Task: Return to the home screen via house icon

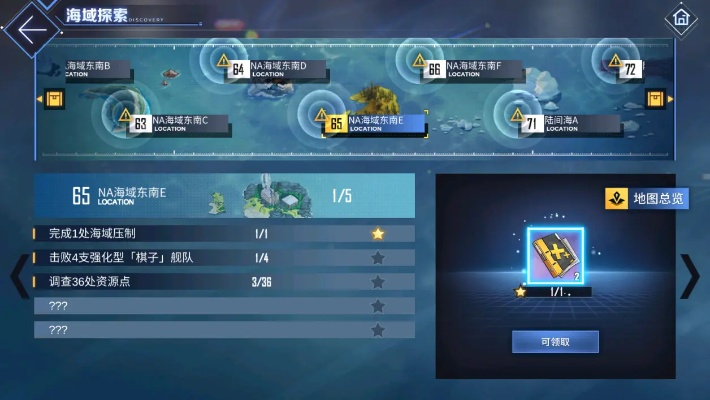Action: (x=681, y=18)
